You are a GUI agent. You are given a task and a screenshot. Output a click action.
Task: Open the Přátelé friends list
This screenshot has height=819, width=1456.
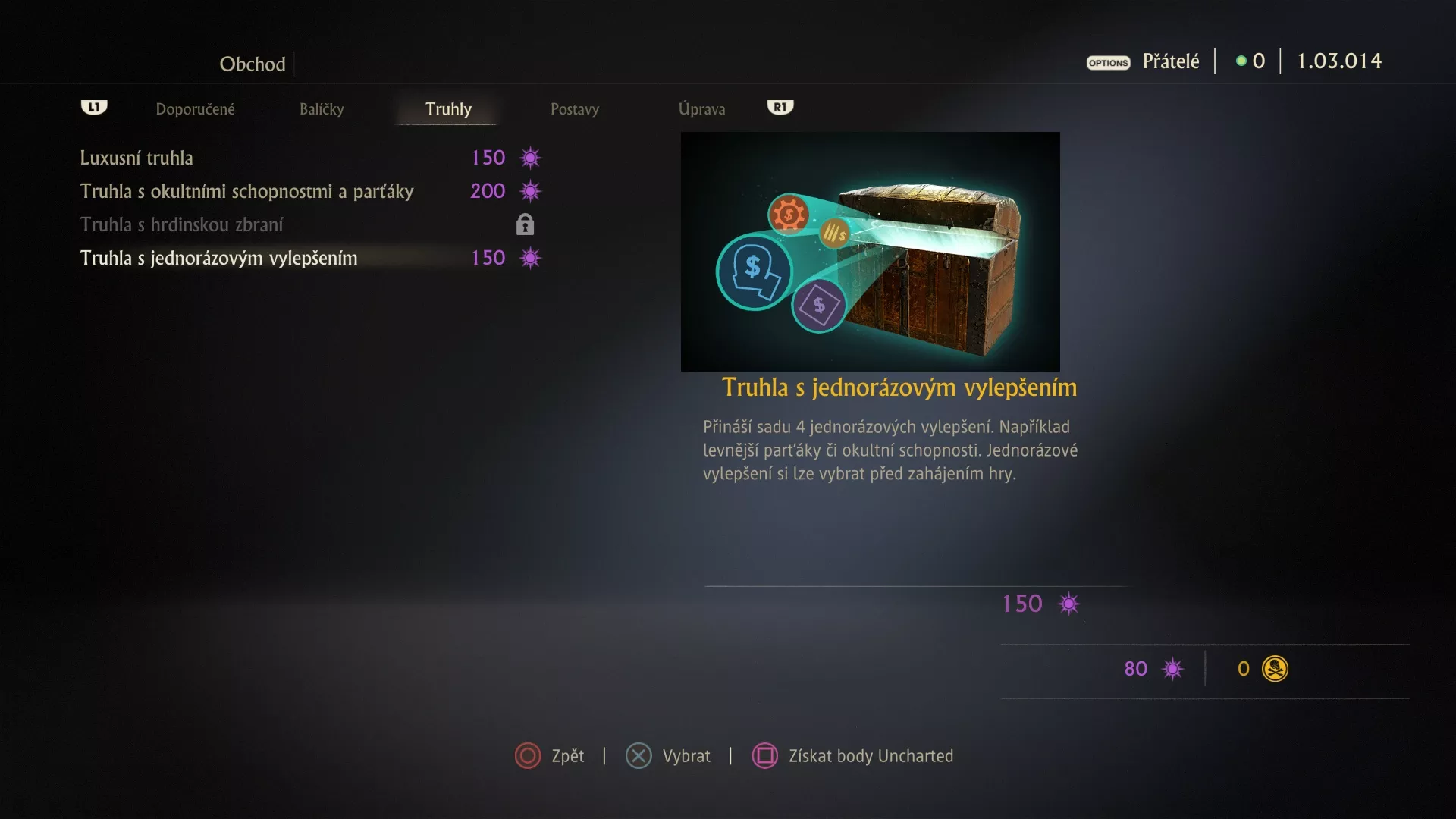(x=1170, y=61)
